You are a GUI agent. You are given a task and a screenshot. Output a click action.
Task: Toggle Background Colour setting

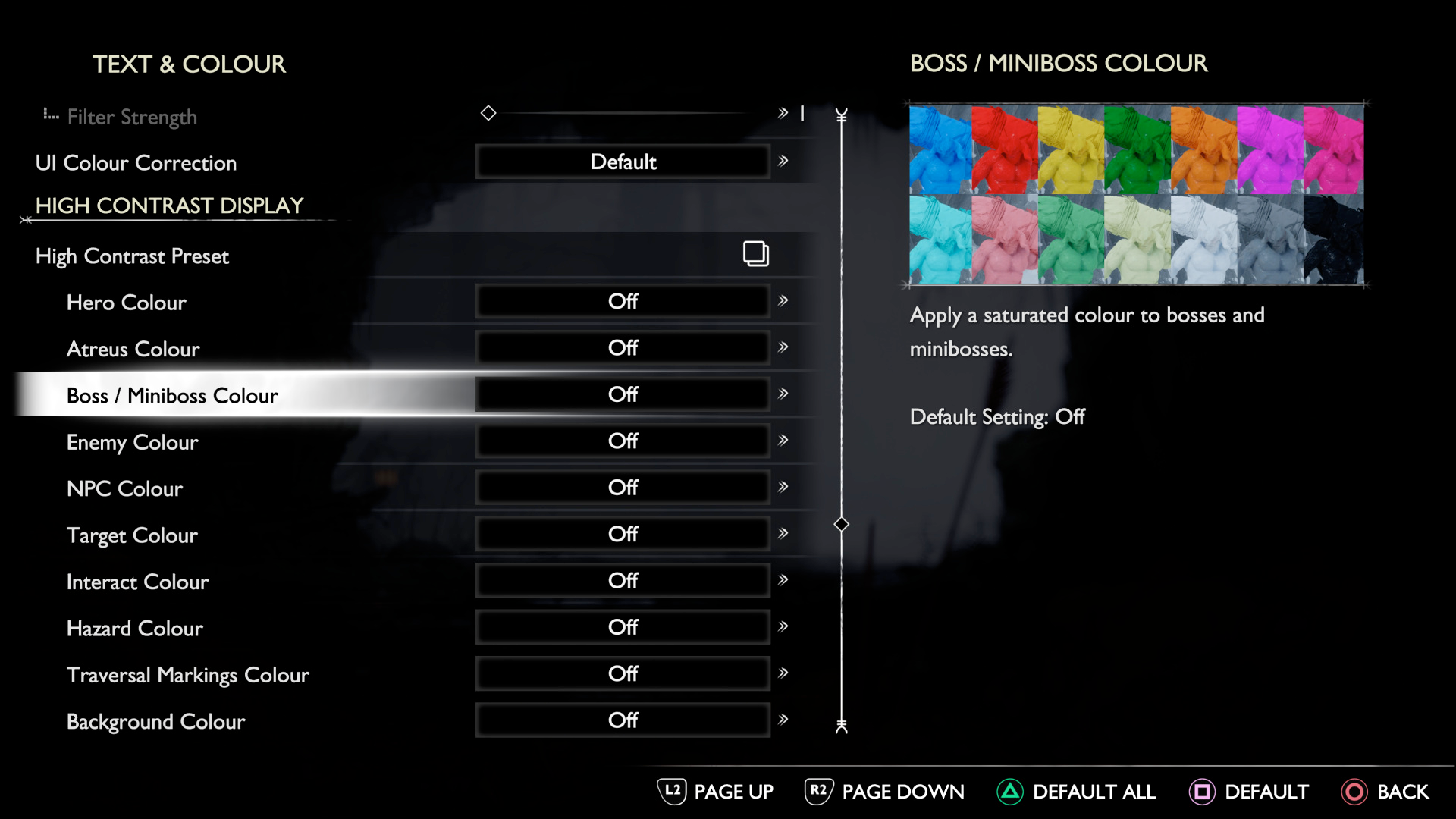(623, 720)
